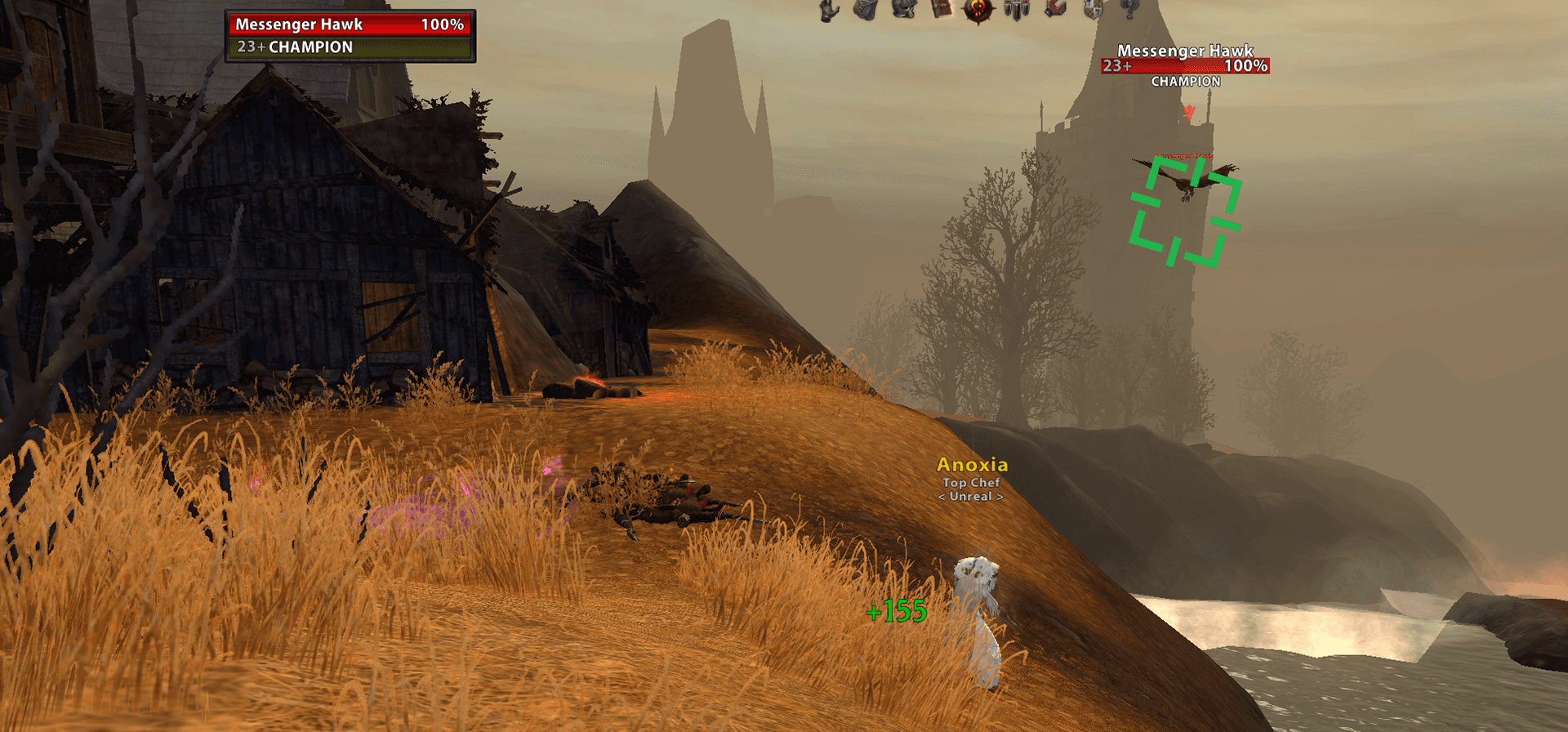Open the three-shields icon
Viewport: 1568px width, 732px height.
pos(1017,10)
